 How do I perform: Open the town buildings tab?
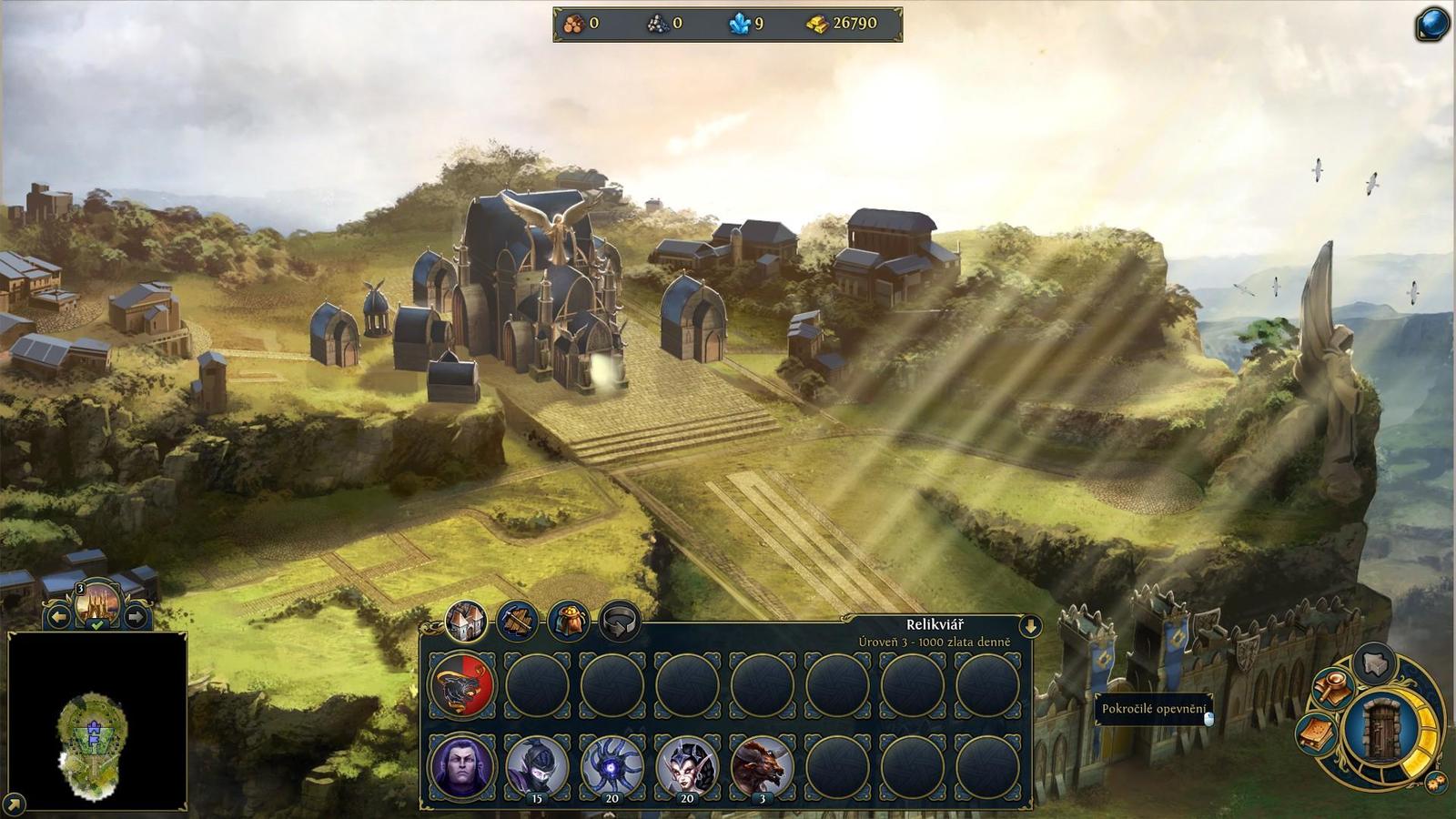[x=466, y=622]
